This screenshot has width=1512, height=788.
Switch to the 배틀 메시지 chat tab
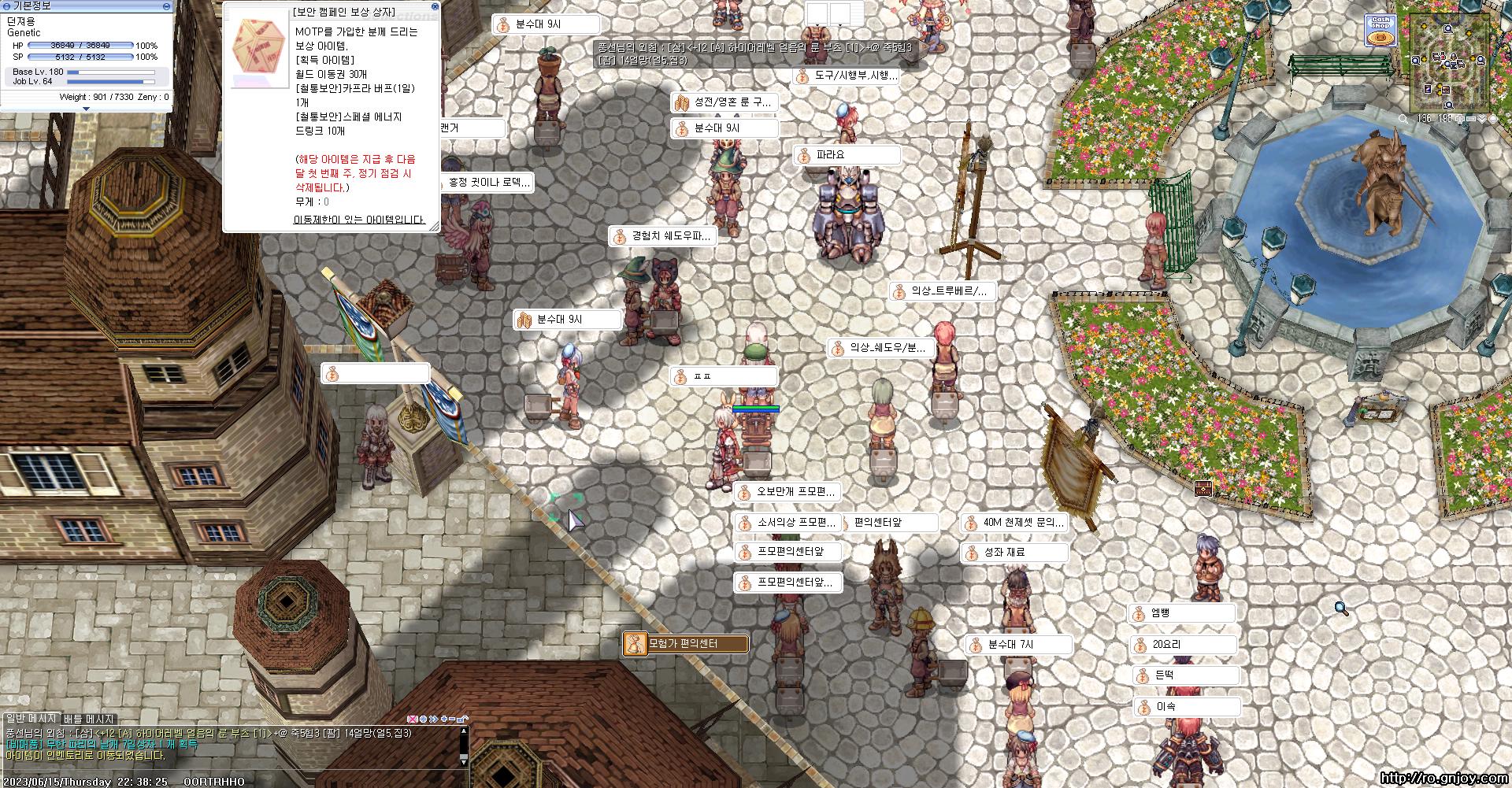(x=89, y=719)
